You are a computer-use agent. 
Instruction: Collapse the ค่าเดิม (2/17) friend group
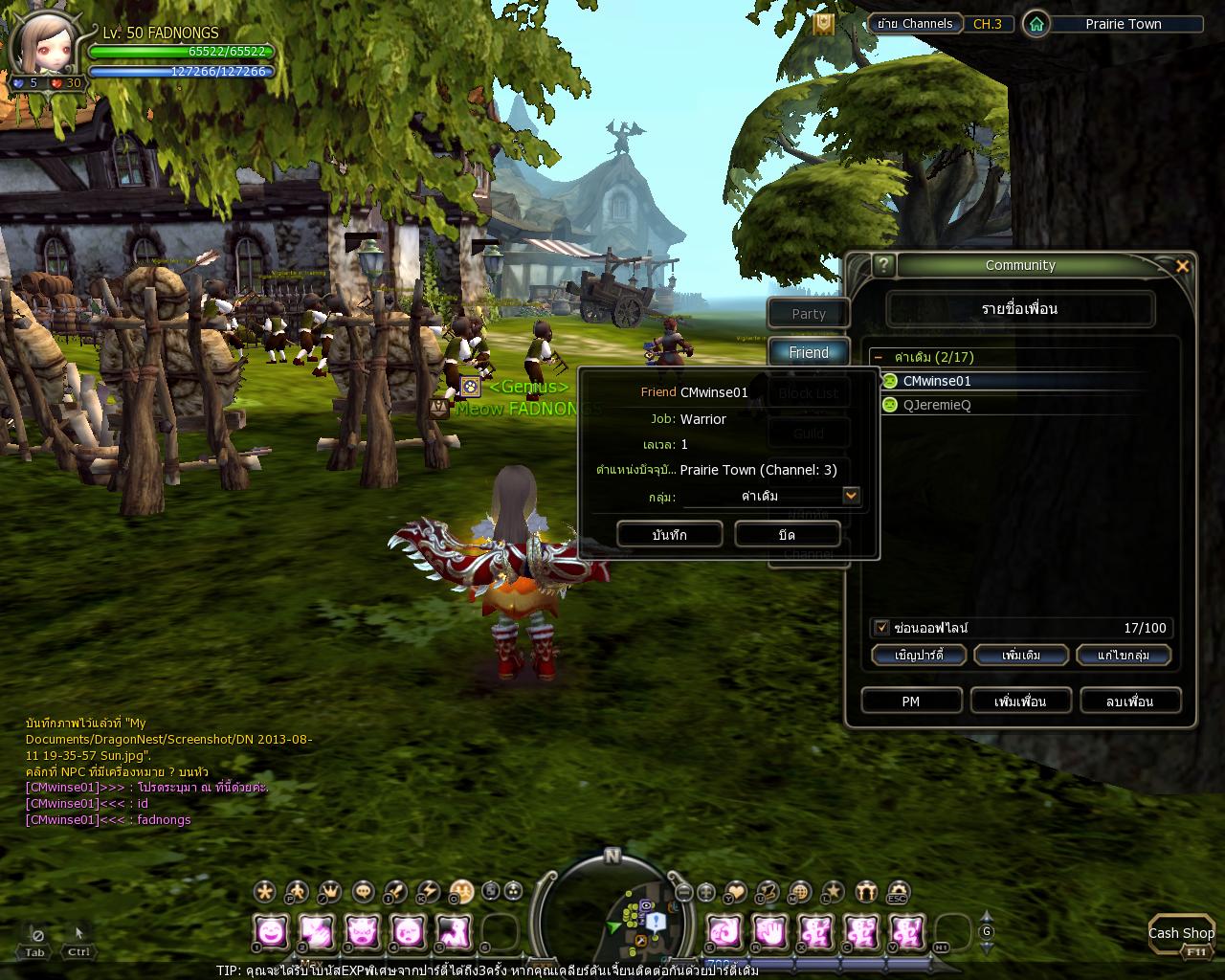tap(879, 357)
